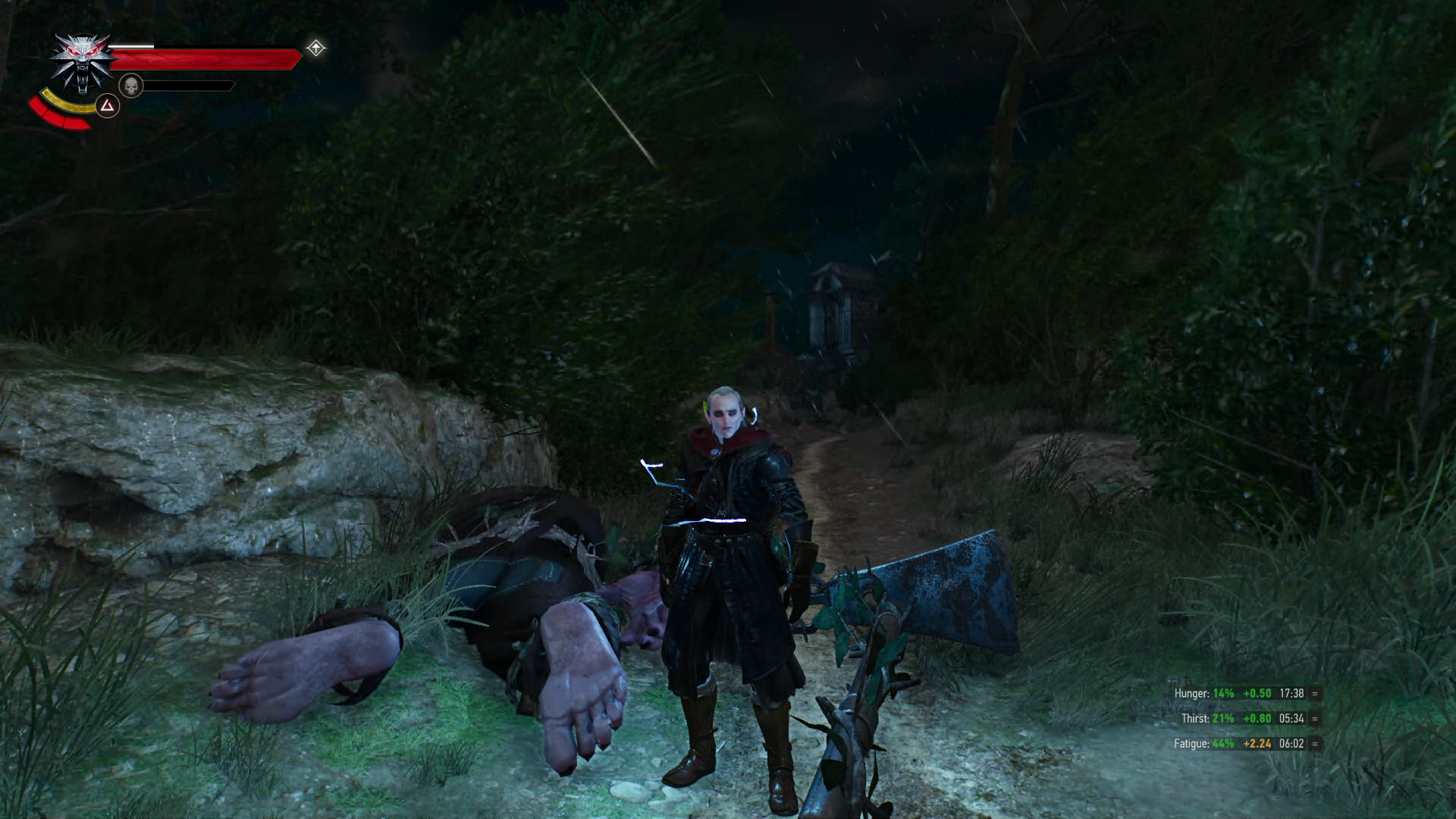Click the diamond arrow buff icon
This screenshot has width=1456, height=819.
(315, 49)
